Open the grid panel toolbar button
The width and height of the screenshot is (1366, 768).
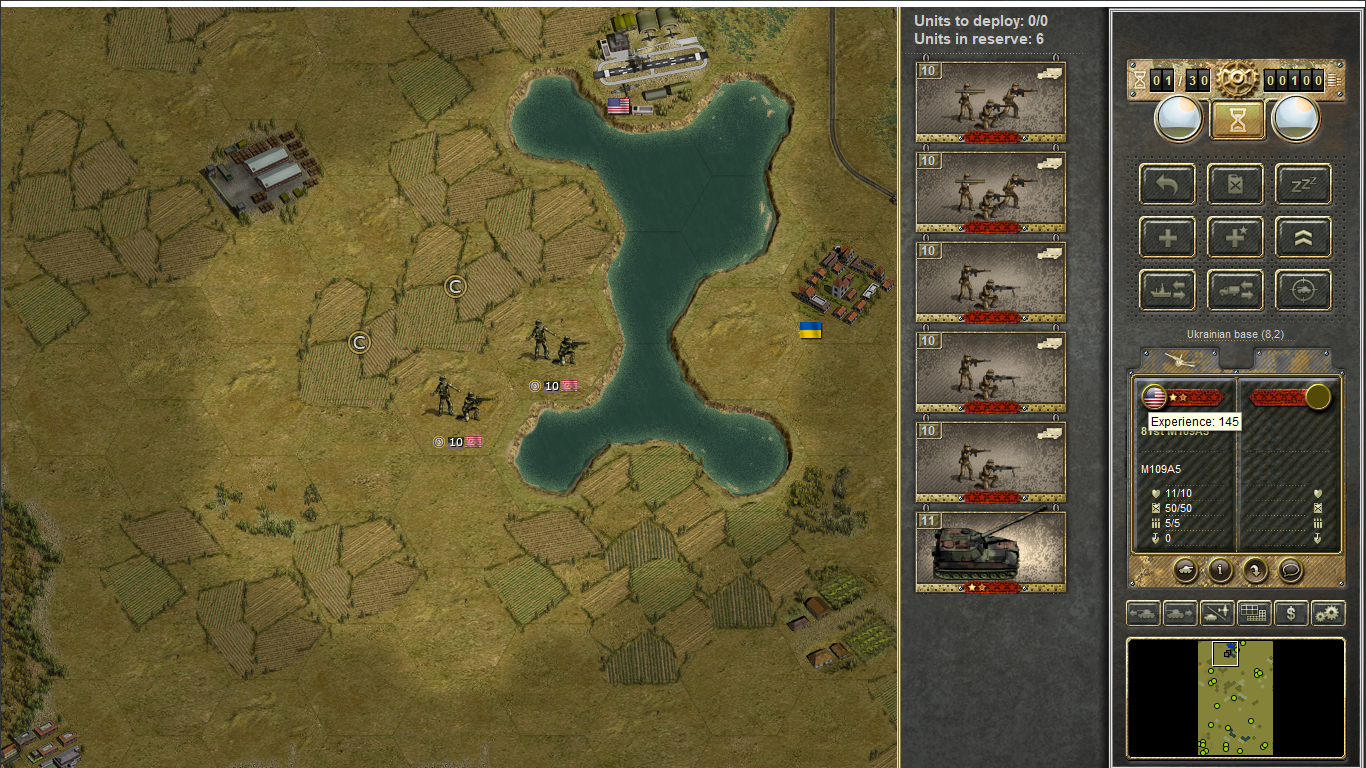pyautogui.click(x=1254, y=613)
